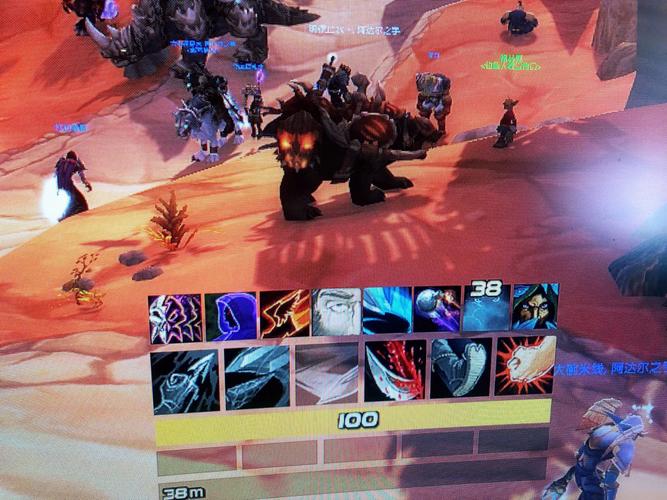Use the blue hooded cloak ability
667x500 pixels.
click(231, 316)
